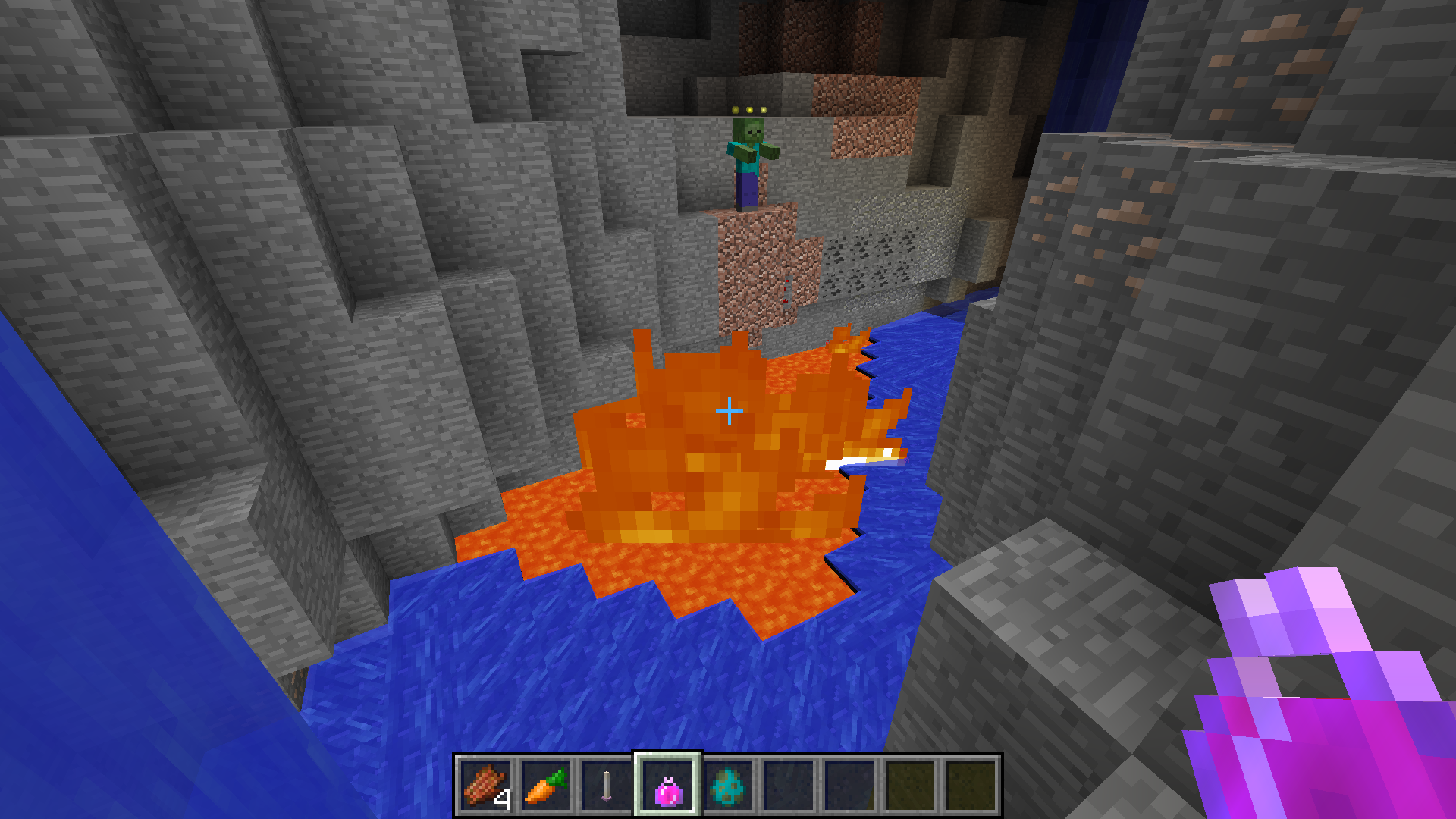Choose the end rod hotbar slot
Viewport: 1456px width, 819px height.
pos(607,786)
